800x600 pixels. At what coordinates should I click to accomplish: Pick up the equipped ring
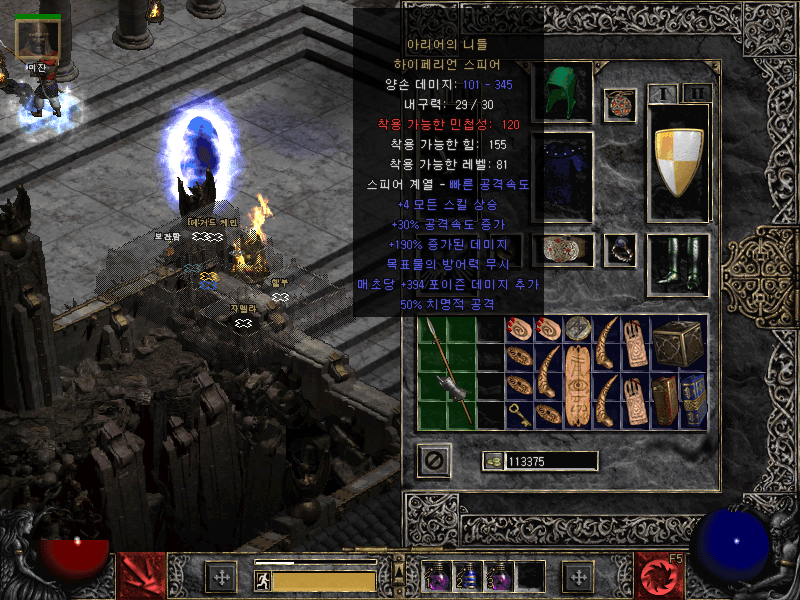(621, 249)
